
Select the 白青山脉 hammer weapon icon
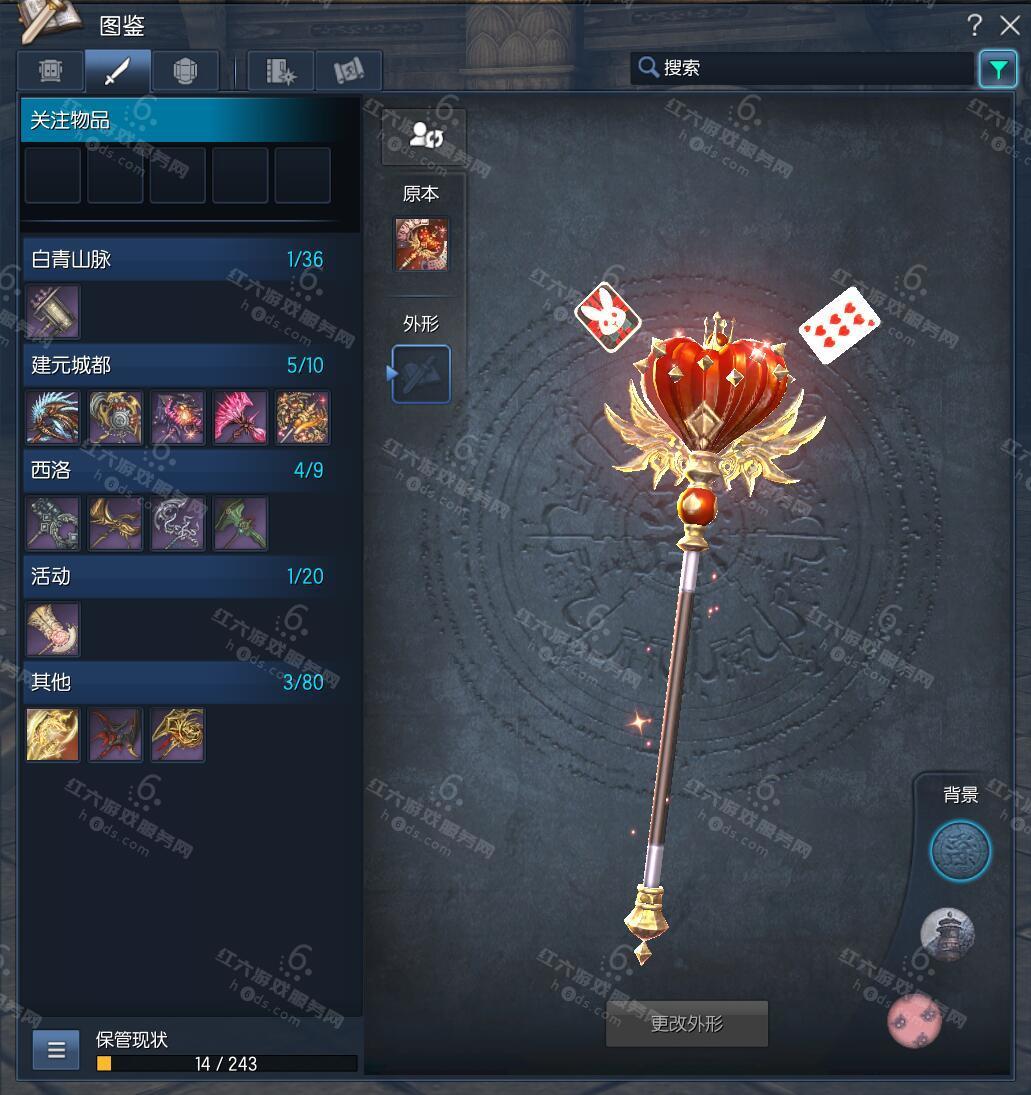click(x=53, y=312)
